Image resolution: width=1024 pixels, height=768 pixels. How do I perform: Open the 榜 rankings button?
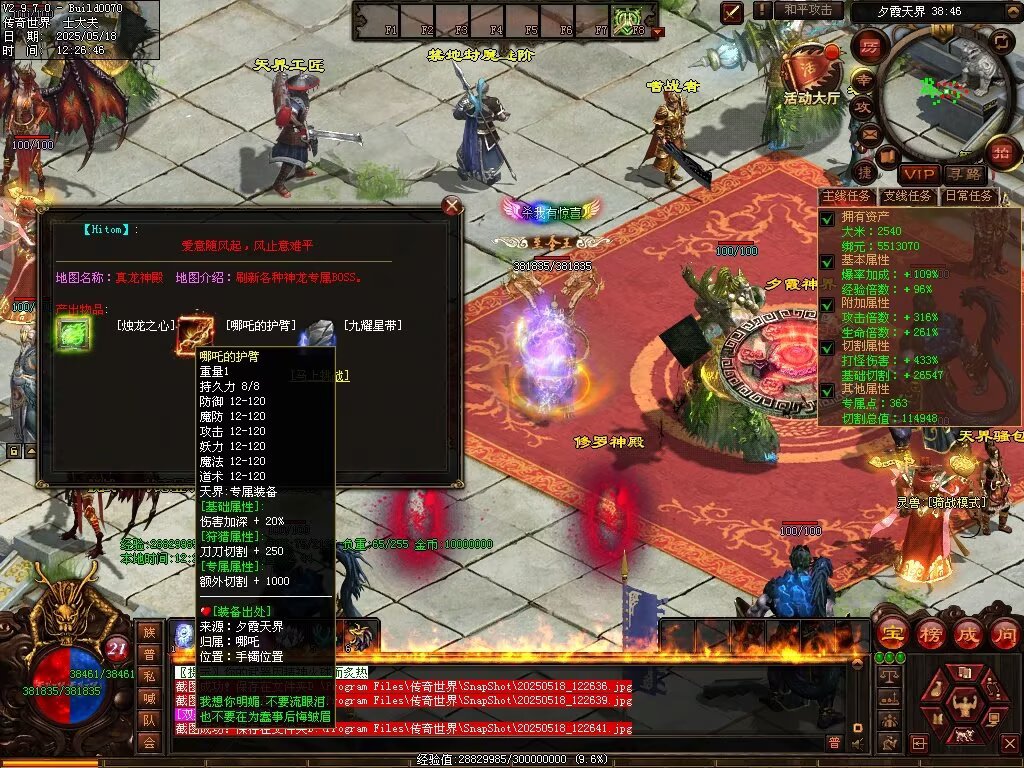929,633
